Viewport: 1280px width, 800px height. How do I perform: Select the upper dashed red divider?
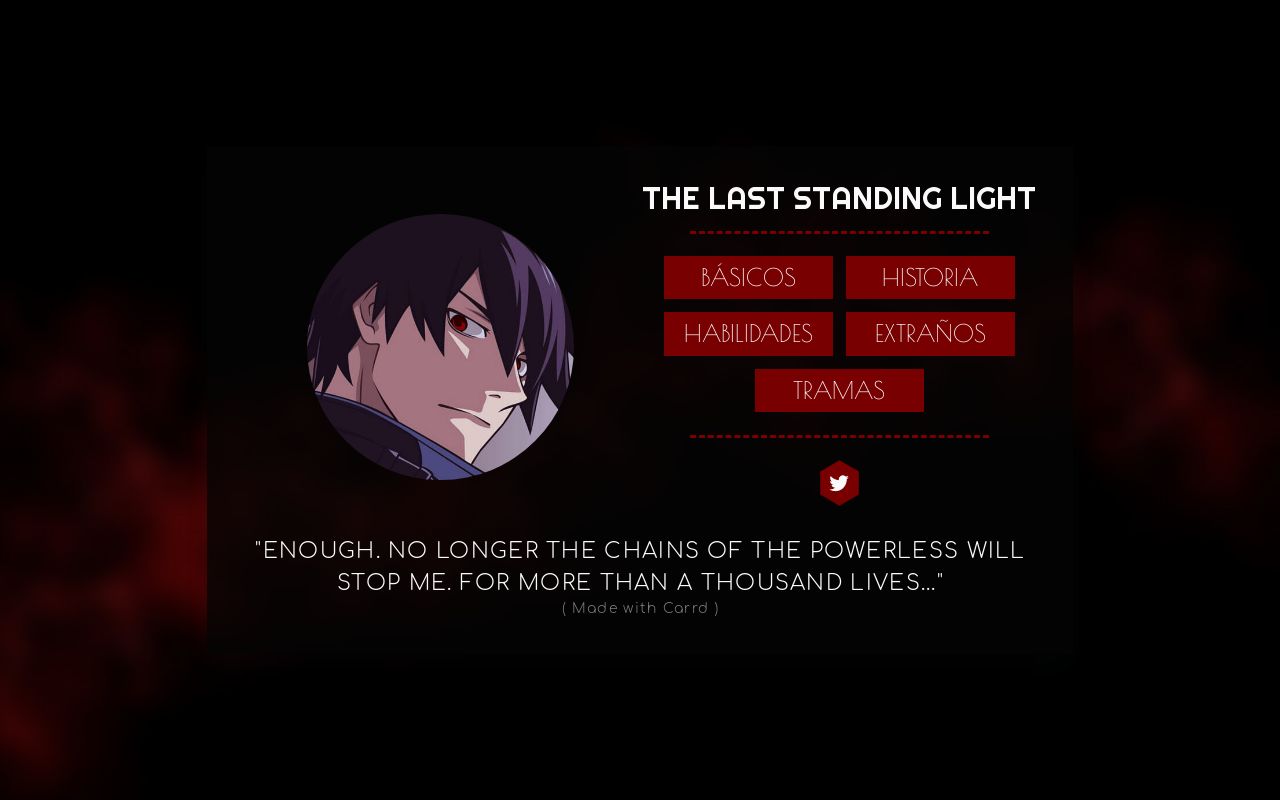click(x=840, y=230)
